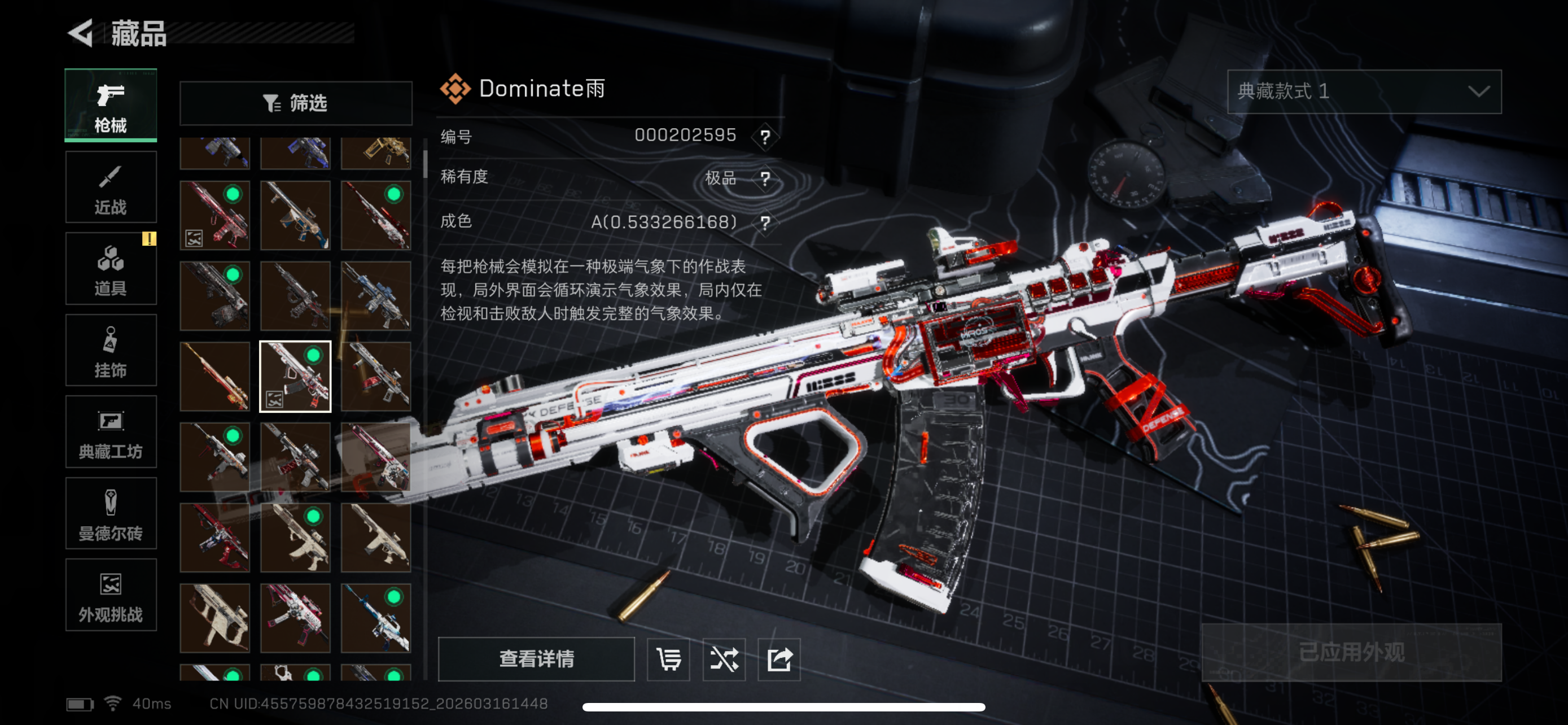Open the 外观挑战 appearance challenge tab
Image resolution: width=1568 pixels, height=725 pixels.
(x=111, y=595)
